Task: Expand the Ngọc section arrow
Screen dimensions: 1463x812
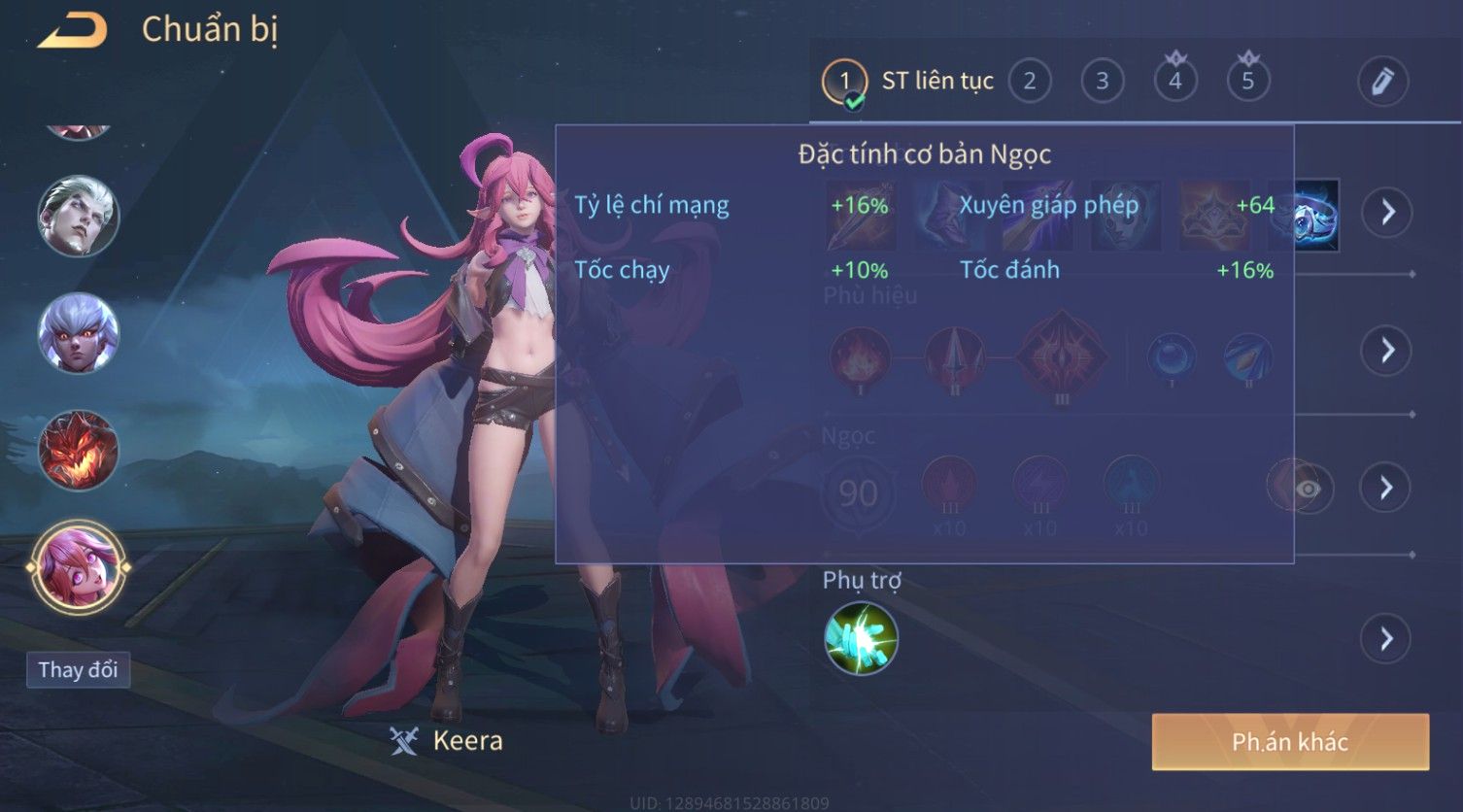Action: 1387,488
